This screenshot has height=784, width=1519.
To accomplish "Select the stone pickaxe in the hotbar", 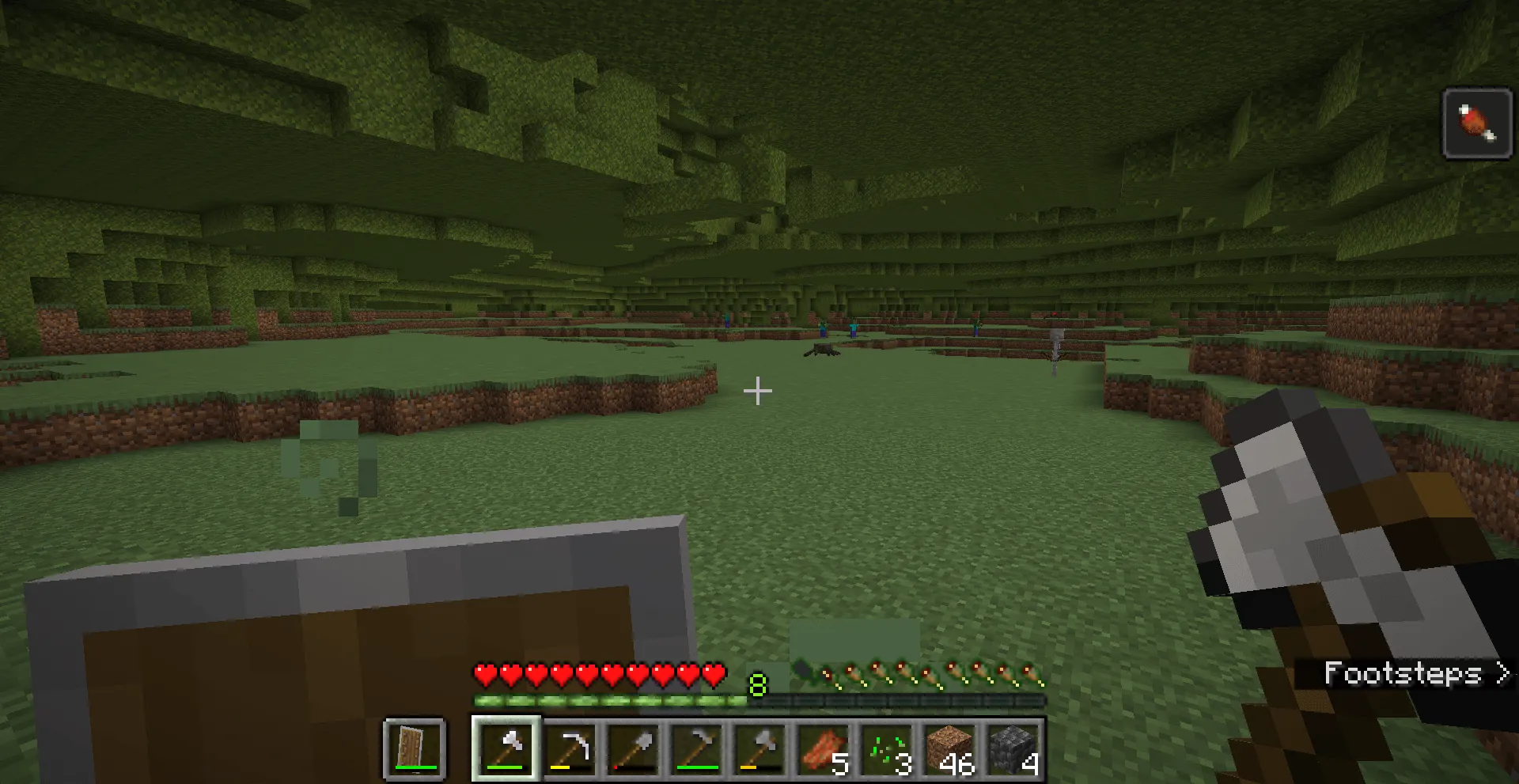I will [571, 750].
